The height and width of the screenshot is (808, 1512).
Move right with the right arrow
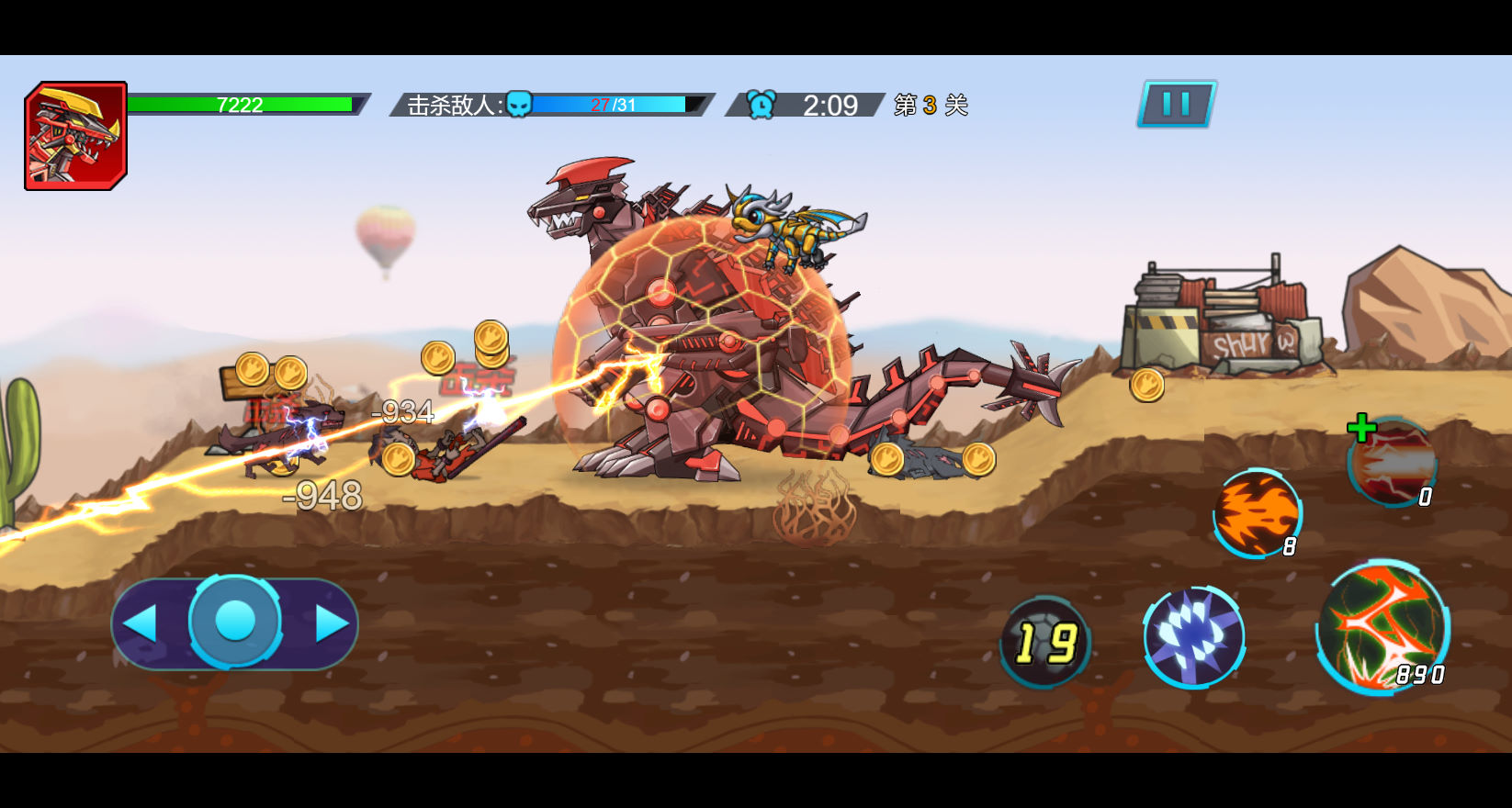tap(332, 623)
